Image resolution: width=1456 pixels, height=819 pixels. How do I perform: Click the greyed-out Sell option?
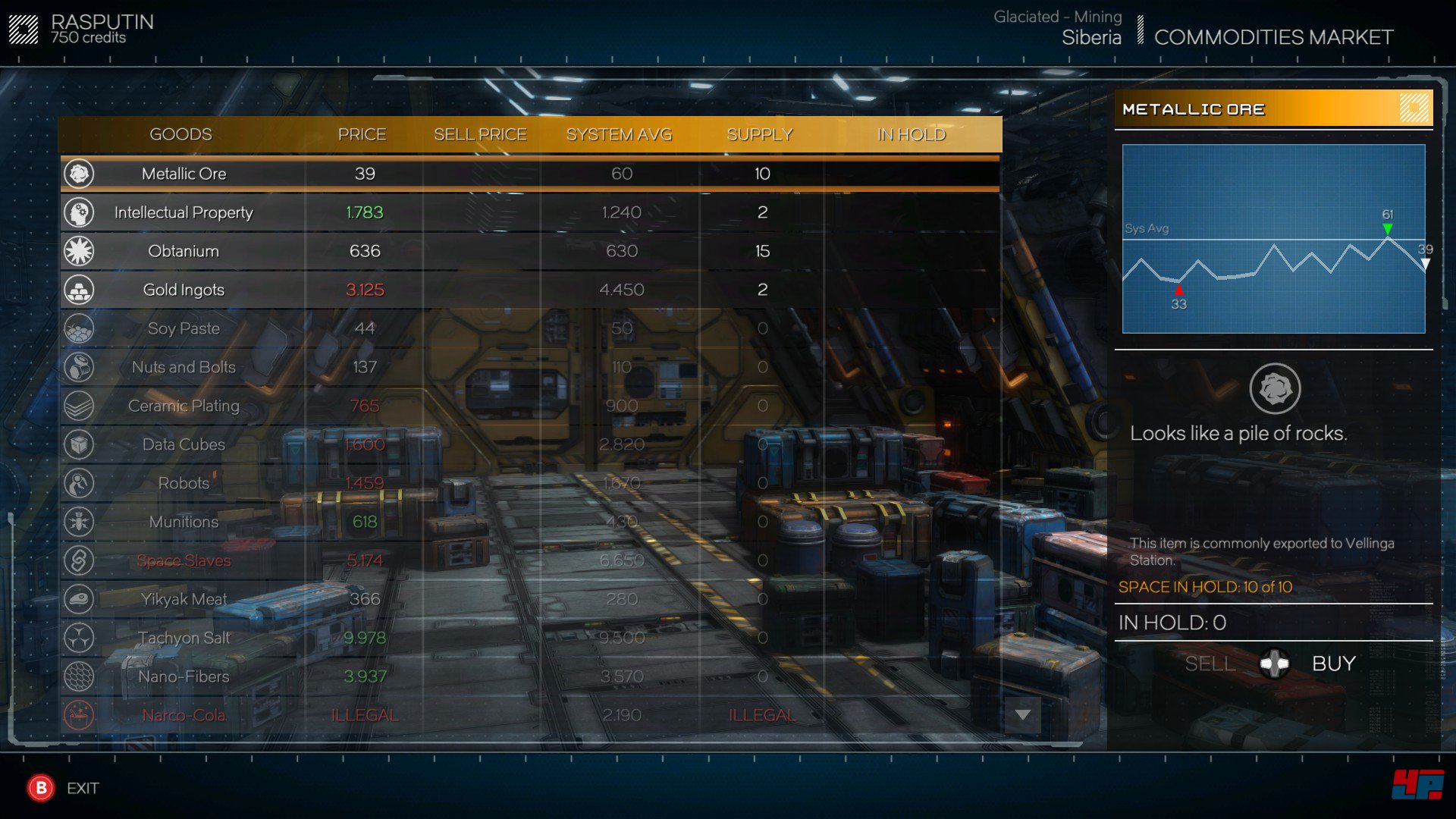tap(1210, 664)
